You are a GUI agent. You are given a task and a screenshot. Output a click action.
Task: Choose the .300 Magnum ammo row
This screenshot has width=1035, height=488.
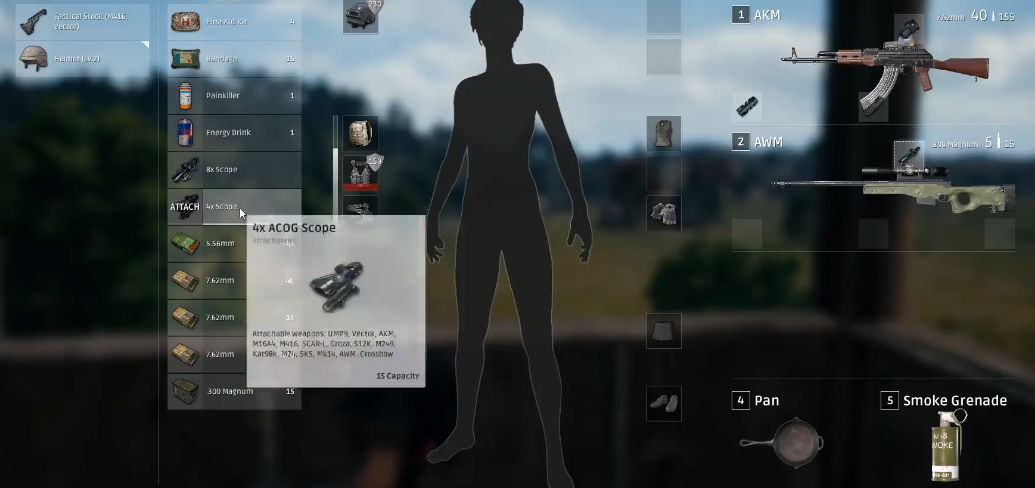pyautogui.click(x=234, y=391)
